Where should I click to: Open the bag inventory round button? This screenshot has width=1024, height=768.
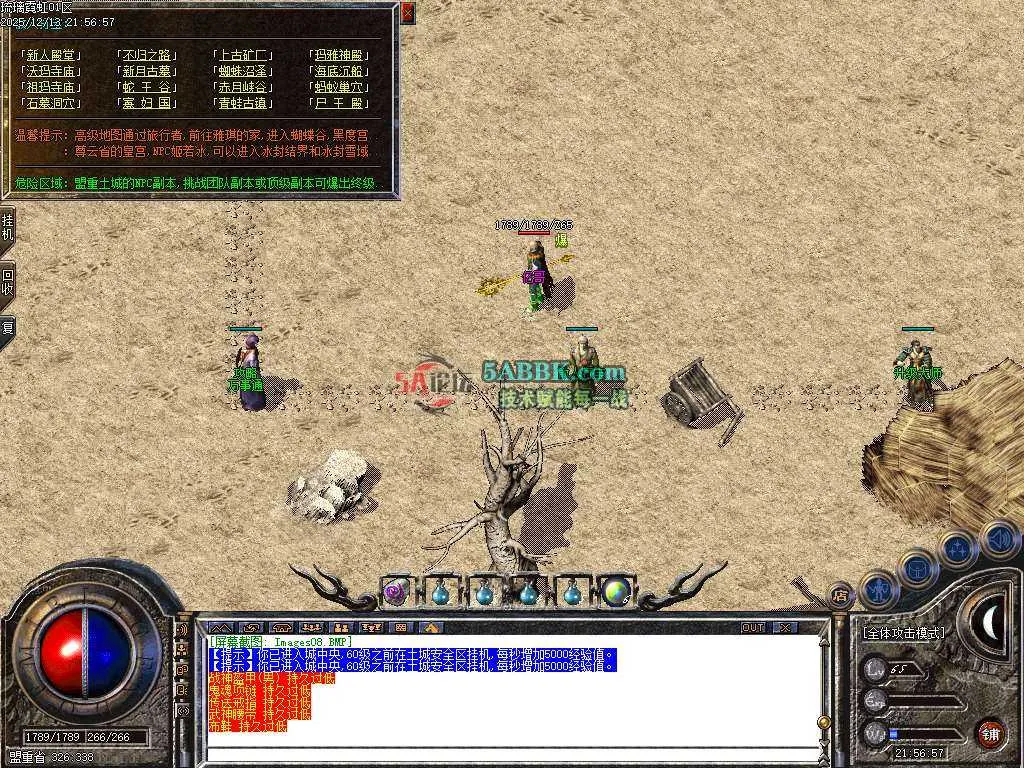[918, 567]
